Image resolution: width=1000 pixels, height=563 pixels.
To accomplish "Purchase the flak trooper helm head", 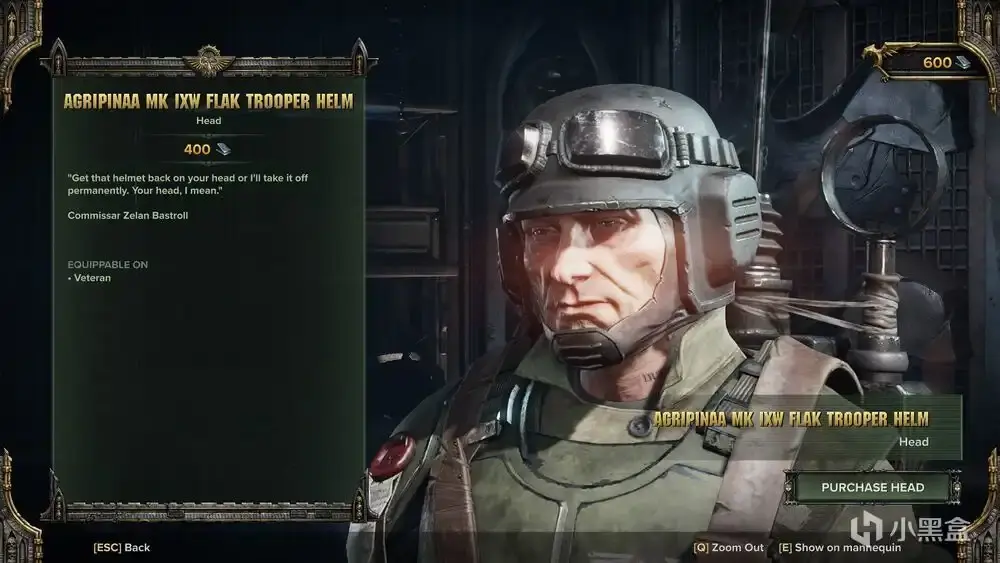I will [x=871, y=488].
